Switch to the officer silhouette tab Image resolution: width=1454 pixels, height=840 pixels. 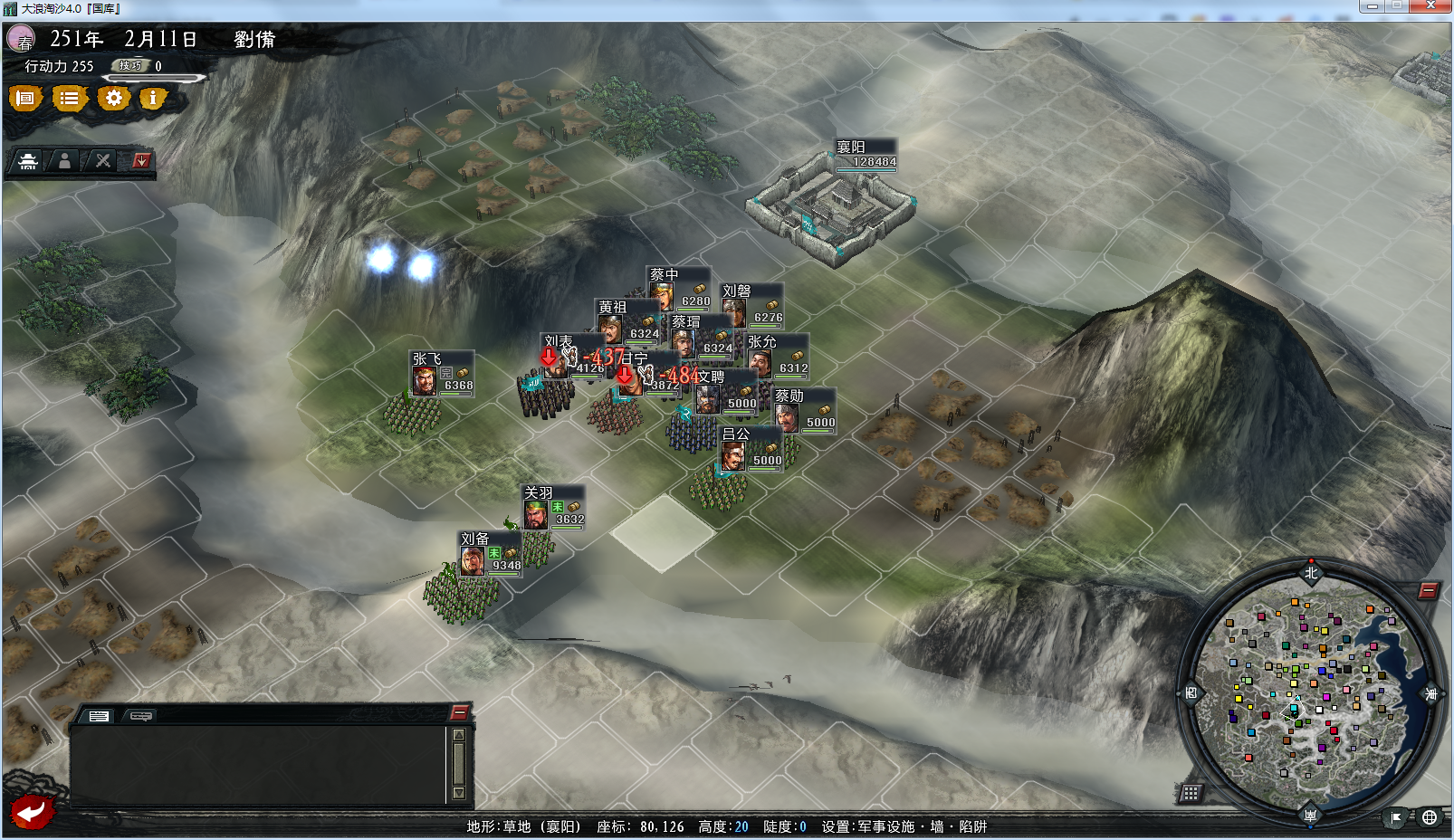tap(65, 161)
